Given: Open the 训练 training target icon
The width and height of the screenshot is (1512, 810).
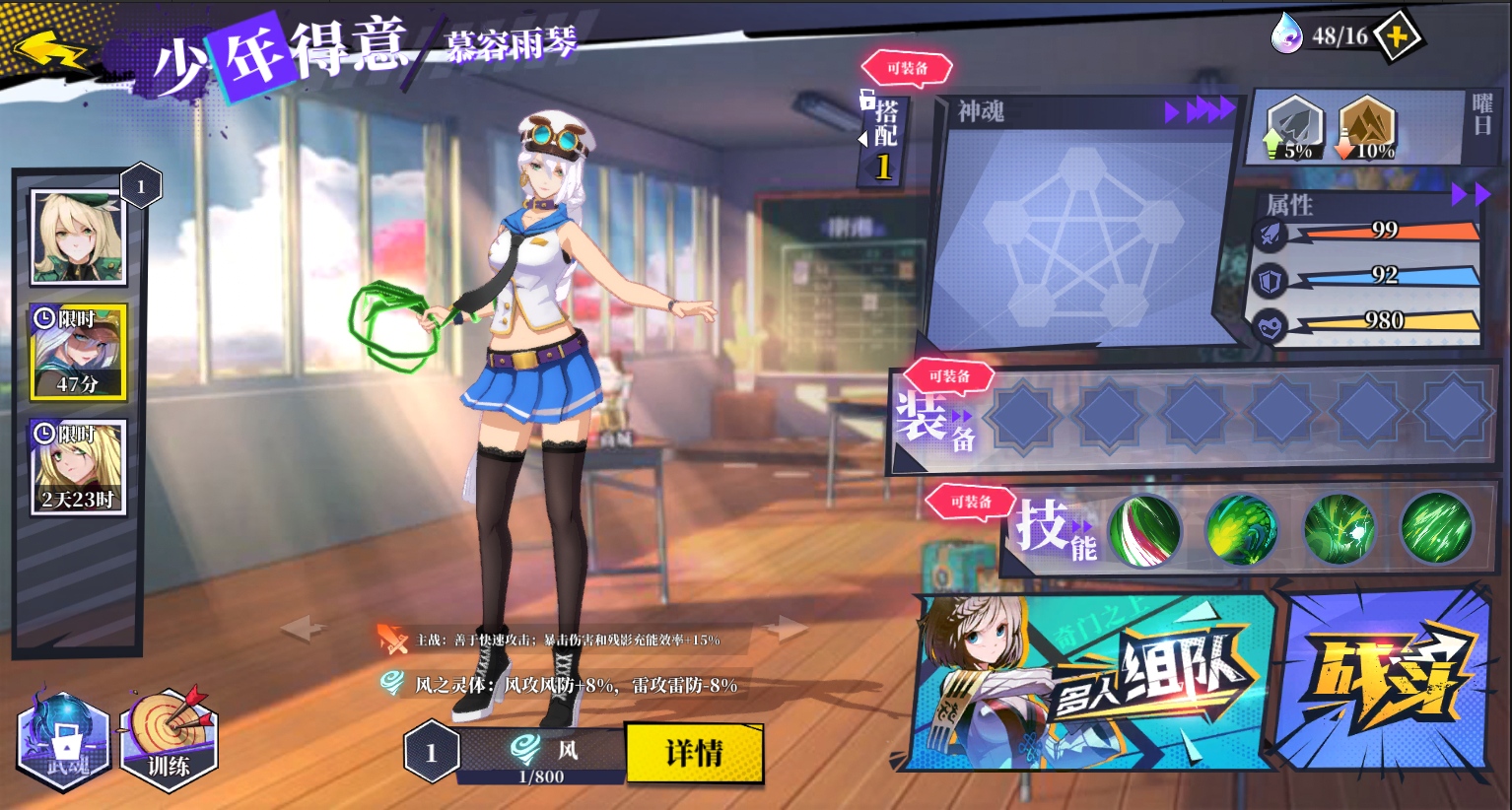Looking at the screenshot, I should pos(169,739).
